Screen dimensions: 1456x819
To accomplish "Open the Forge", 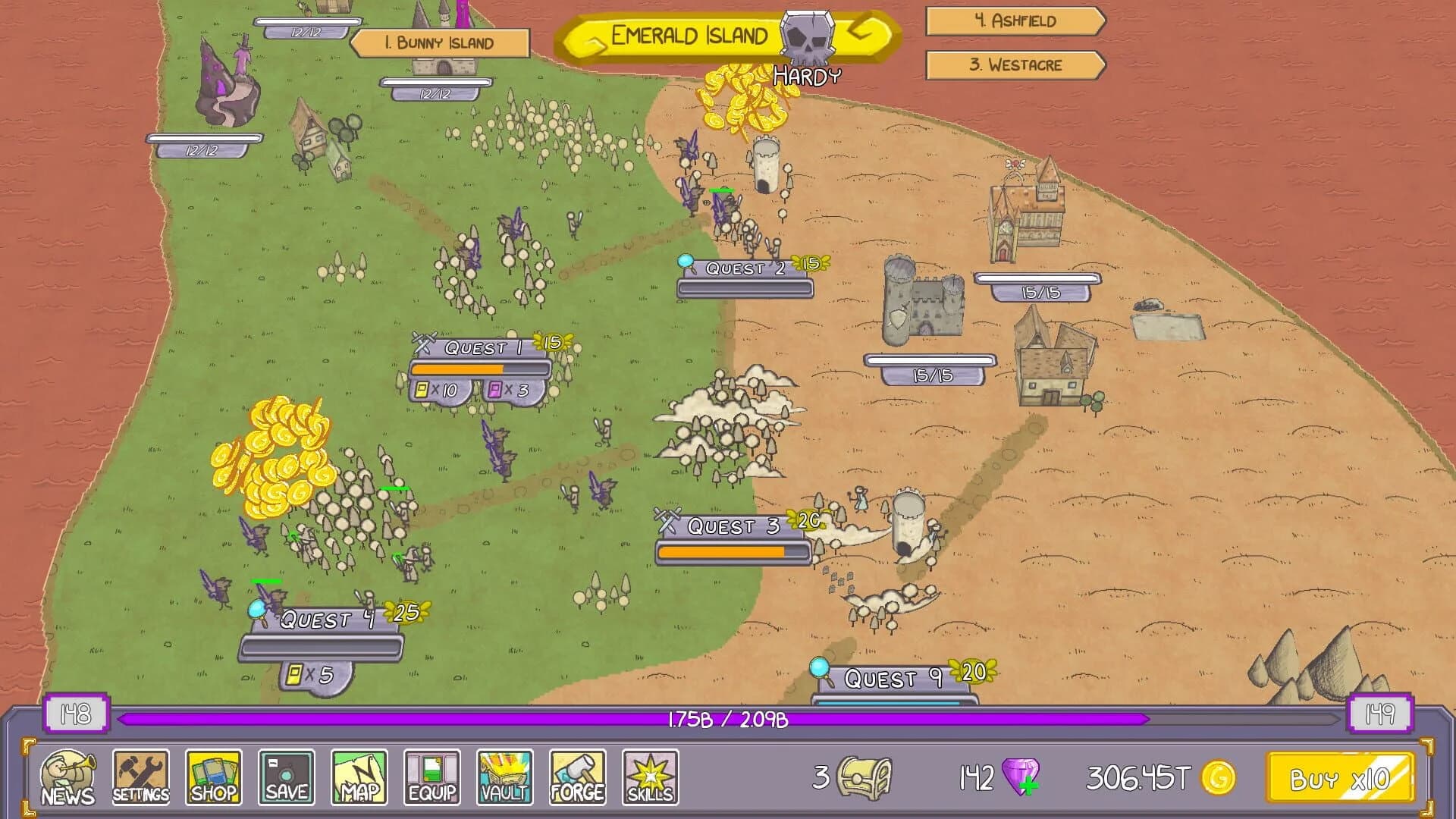I will click(x=576, y=777).
